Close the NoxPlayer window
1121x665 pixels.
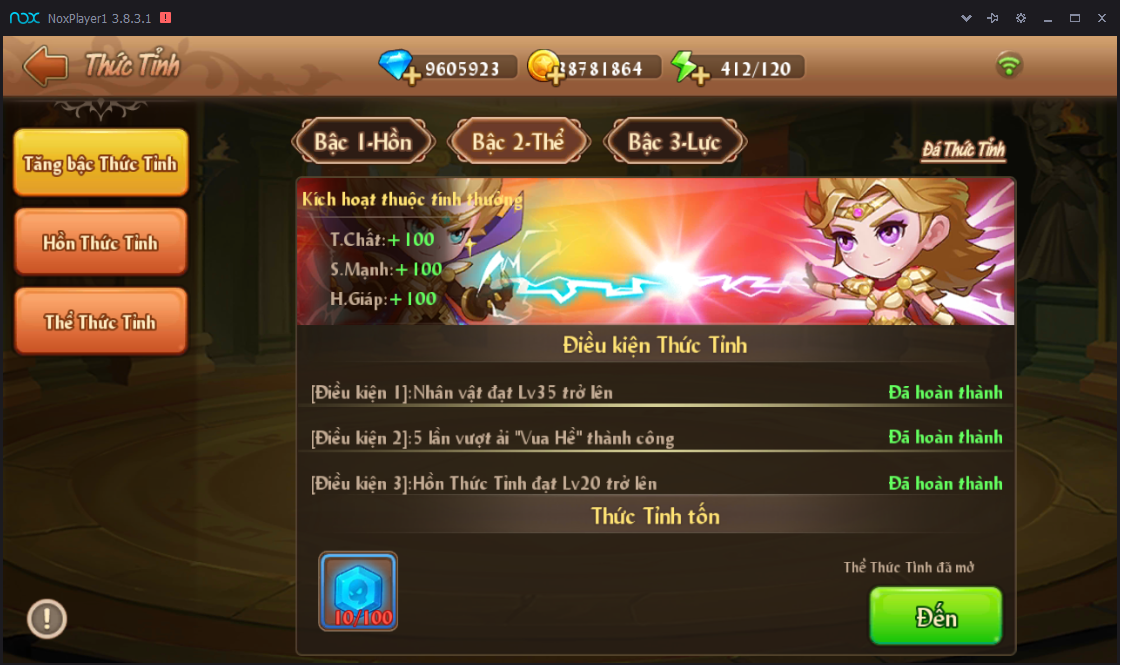(1102, 18)
